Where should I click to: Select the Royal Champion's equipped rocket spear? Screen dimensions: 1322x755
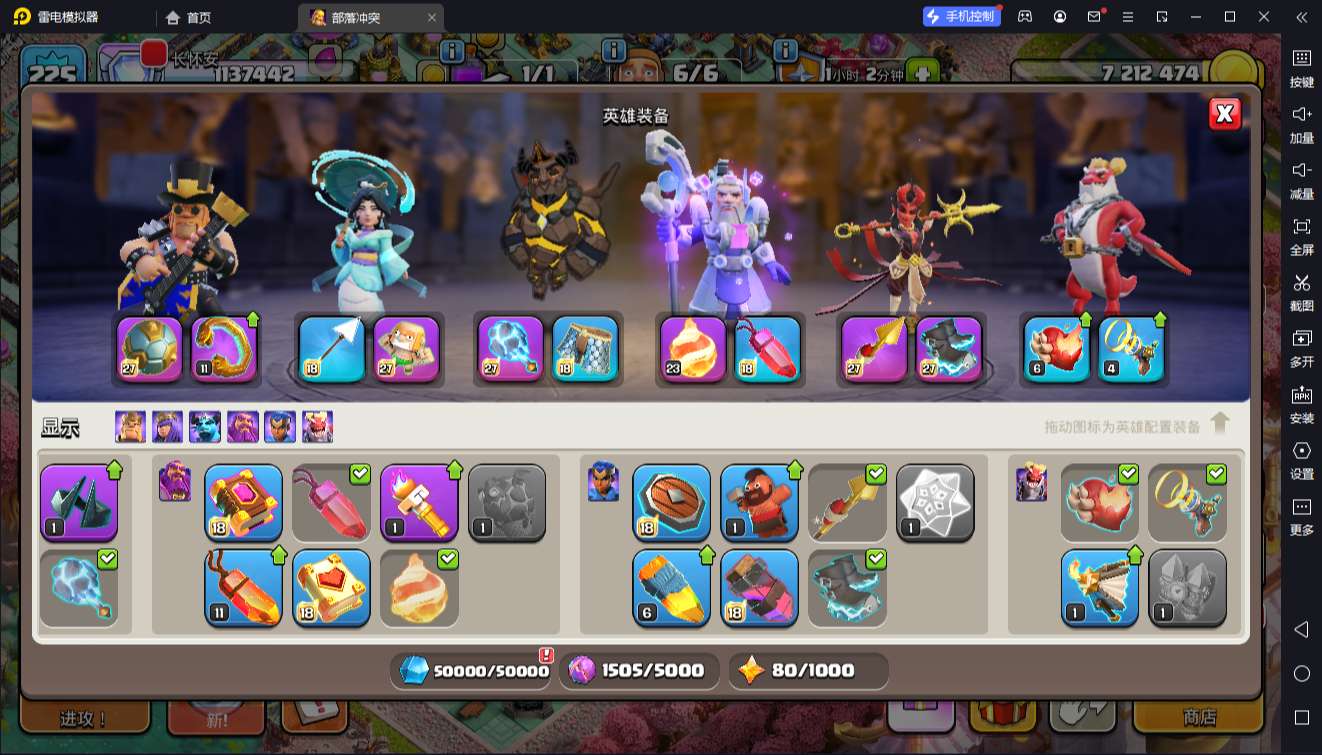[874, 348]
